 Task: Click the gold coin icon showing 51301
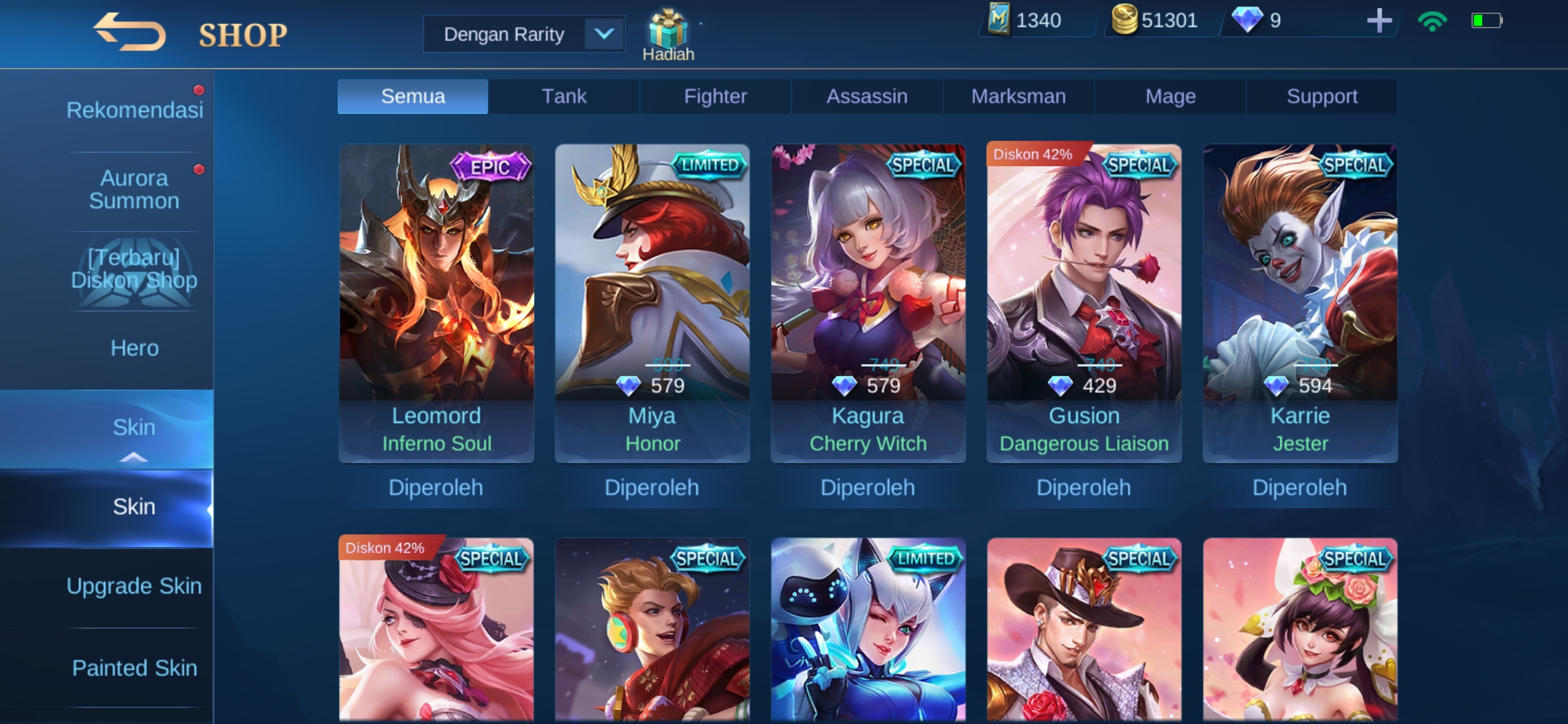(x=1126, y=20)
